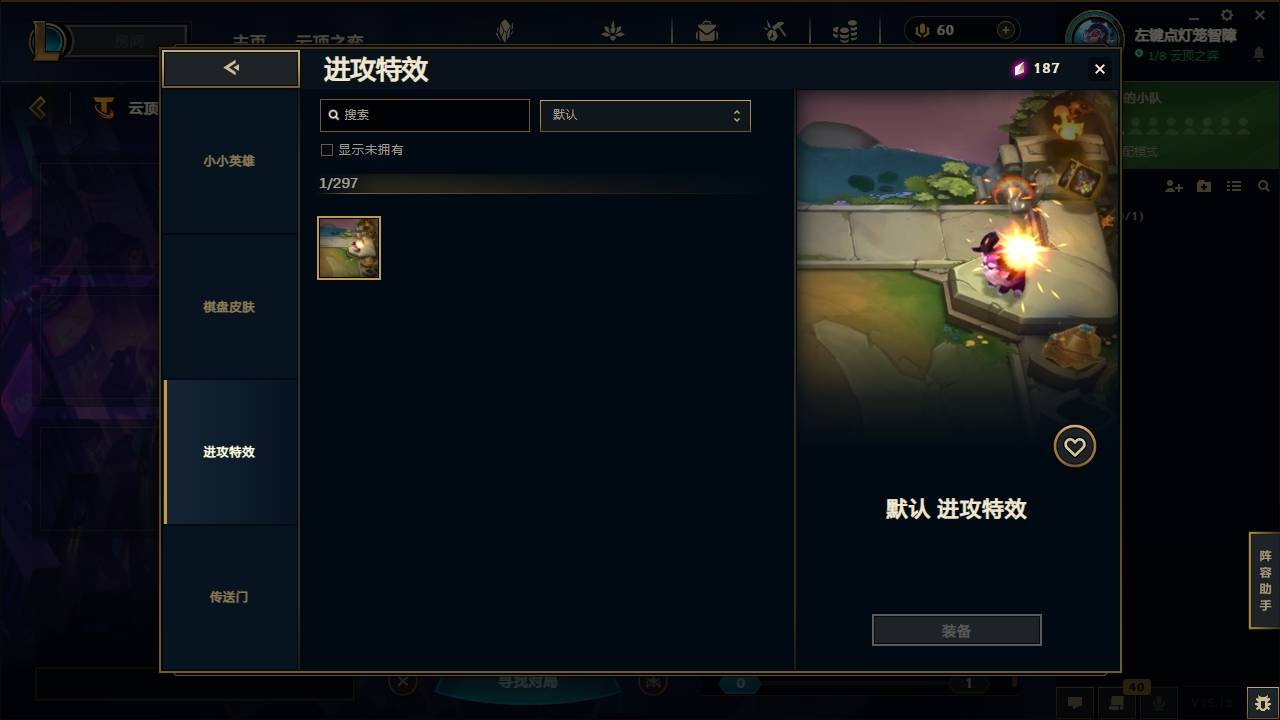Open the Loot backpack icon
The width and height of the screenshot is (1280, 720).
[x=707, y=30]
